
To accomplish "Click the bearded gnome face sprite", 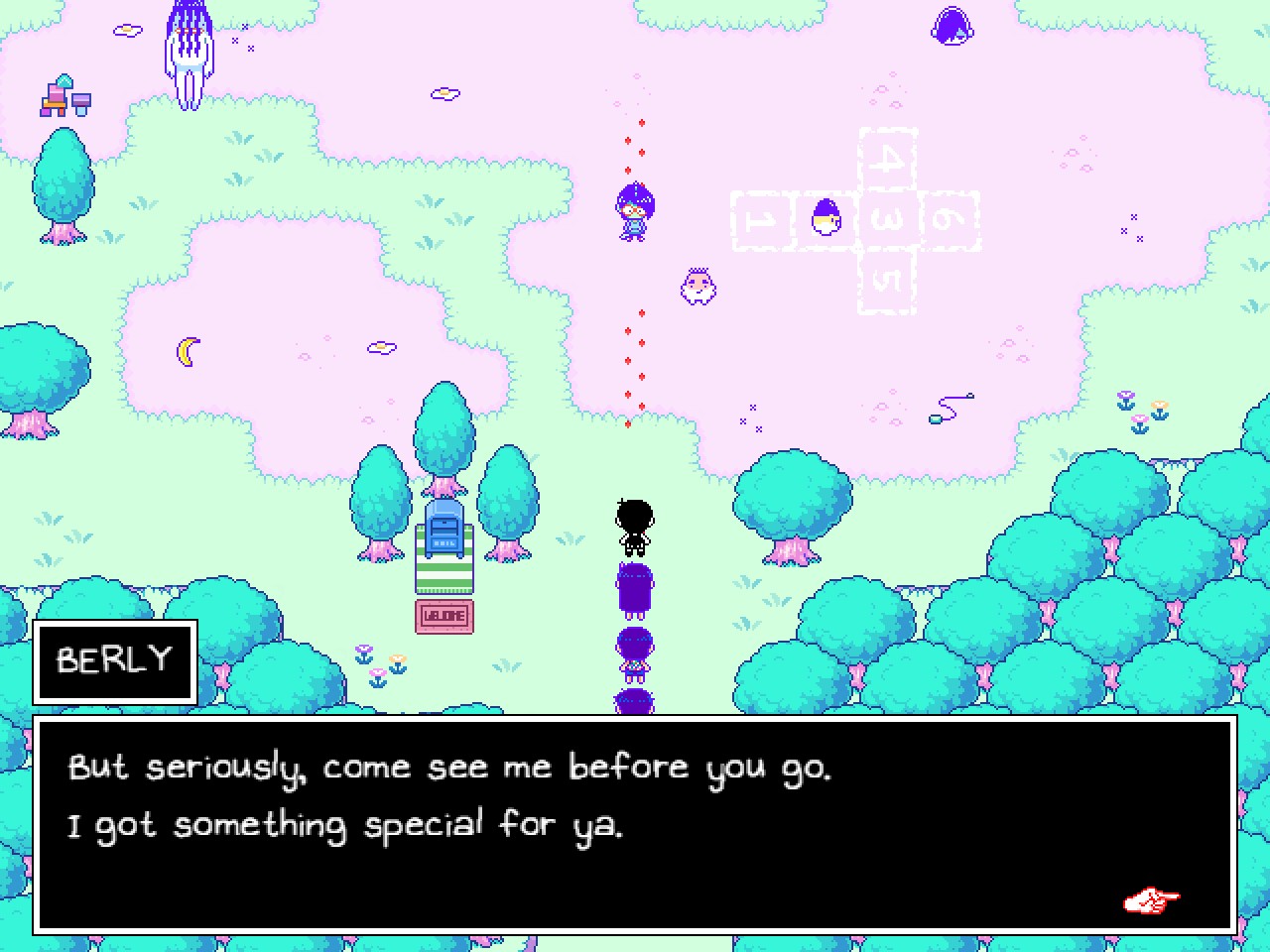I will click(697, 286).
